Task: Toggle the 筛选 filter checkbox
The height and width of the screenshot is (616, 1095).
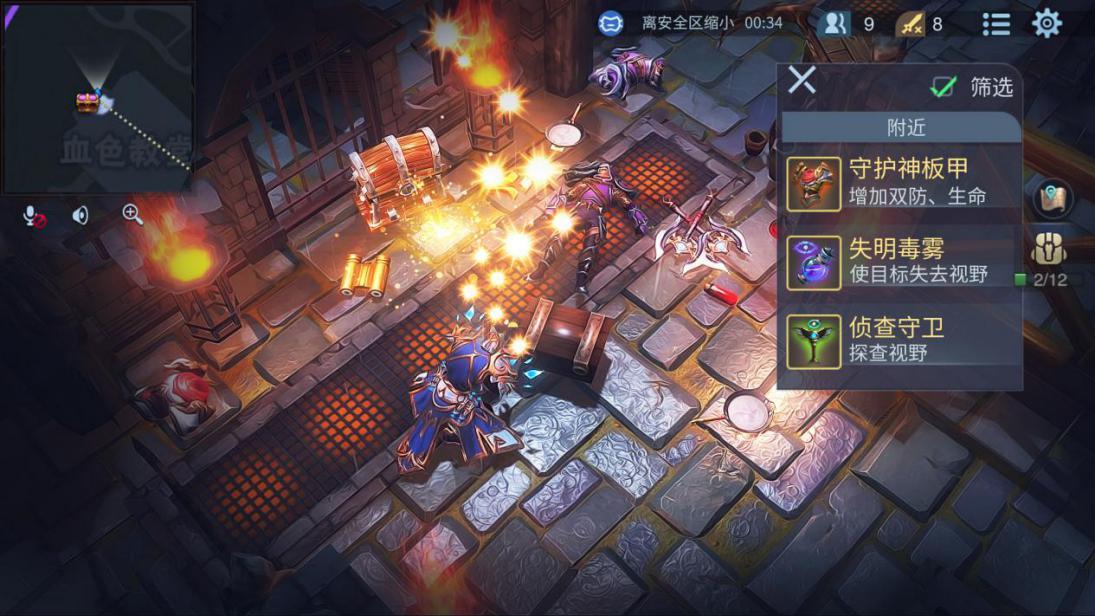Action: (943, 87)
